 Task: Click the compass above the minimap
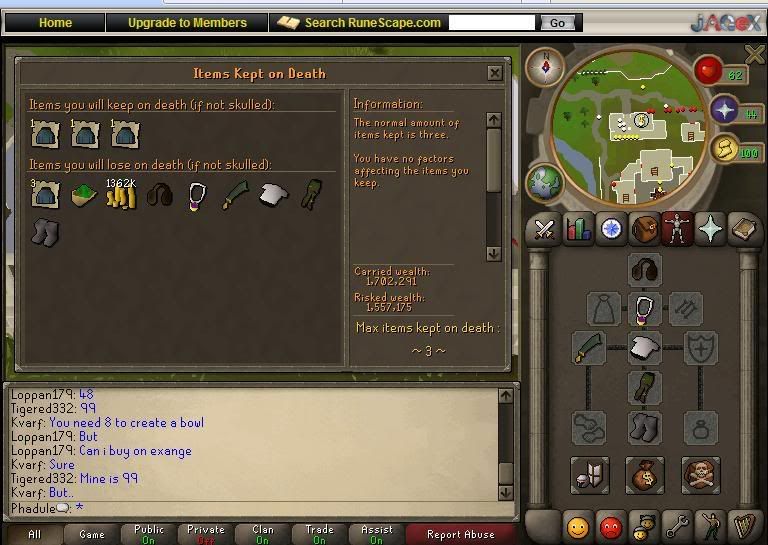point(546,67)
